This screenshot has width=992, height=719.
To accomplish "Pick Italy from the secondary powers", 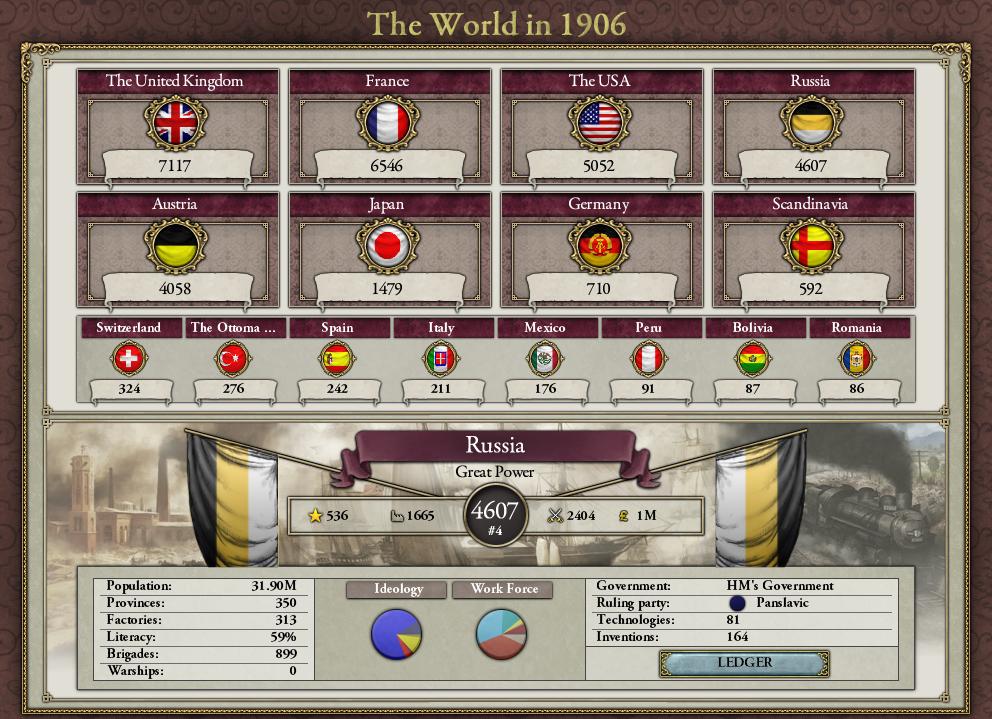I will [441, 358].
